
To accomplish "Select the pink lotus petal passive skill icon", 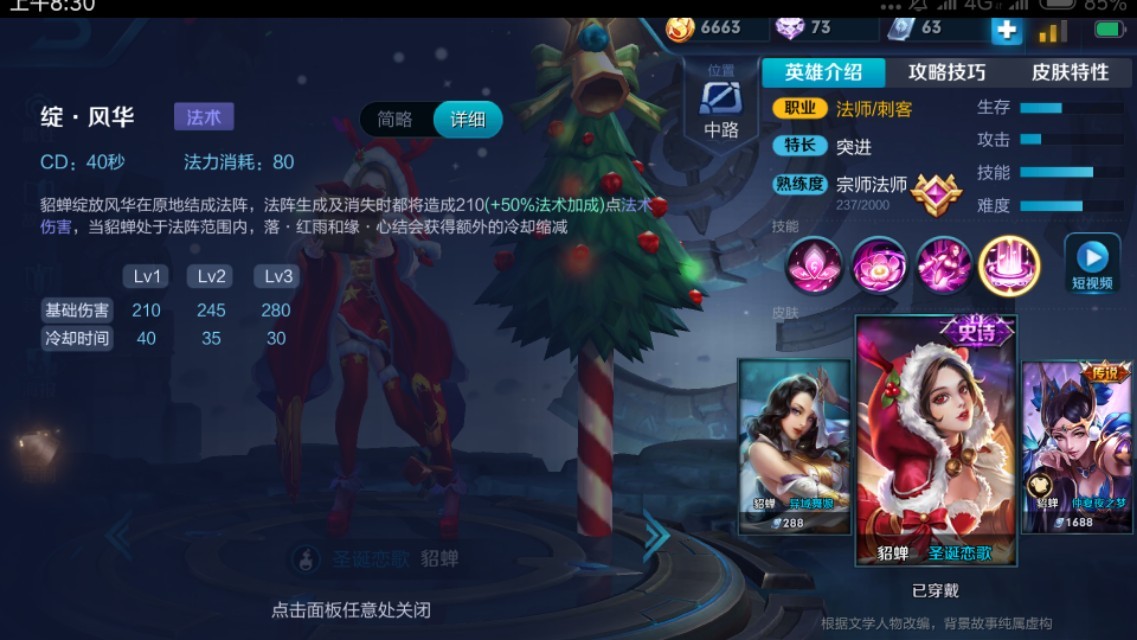I will [x=814, y=266].
